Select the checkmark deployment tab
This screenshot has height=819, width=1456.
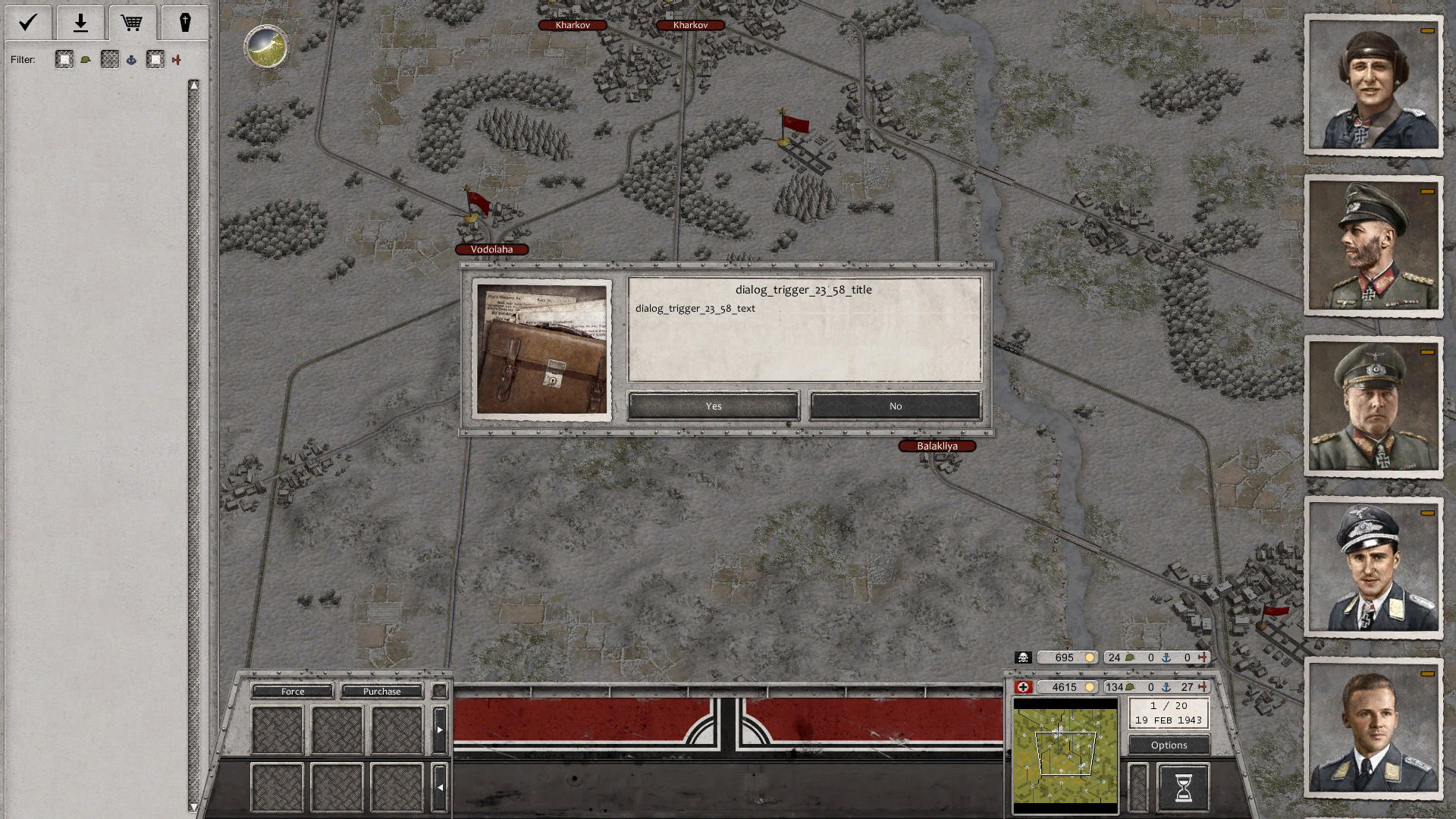coord(27,23)
